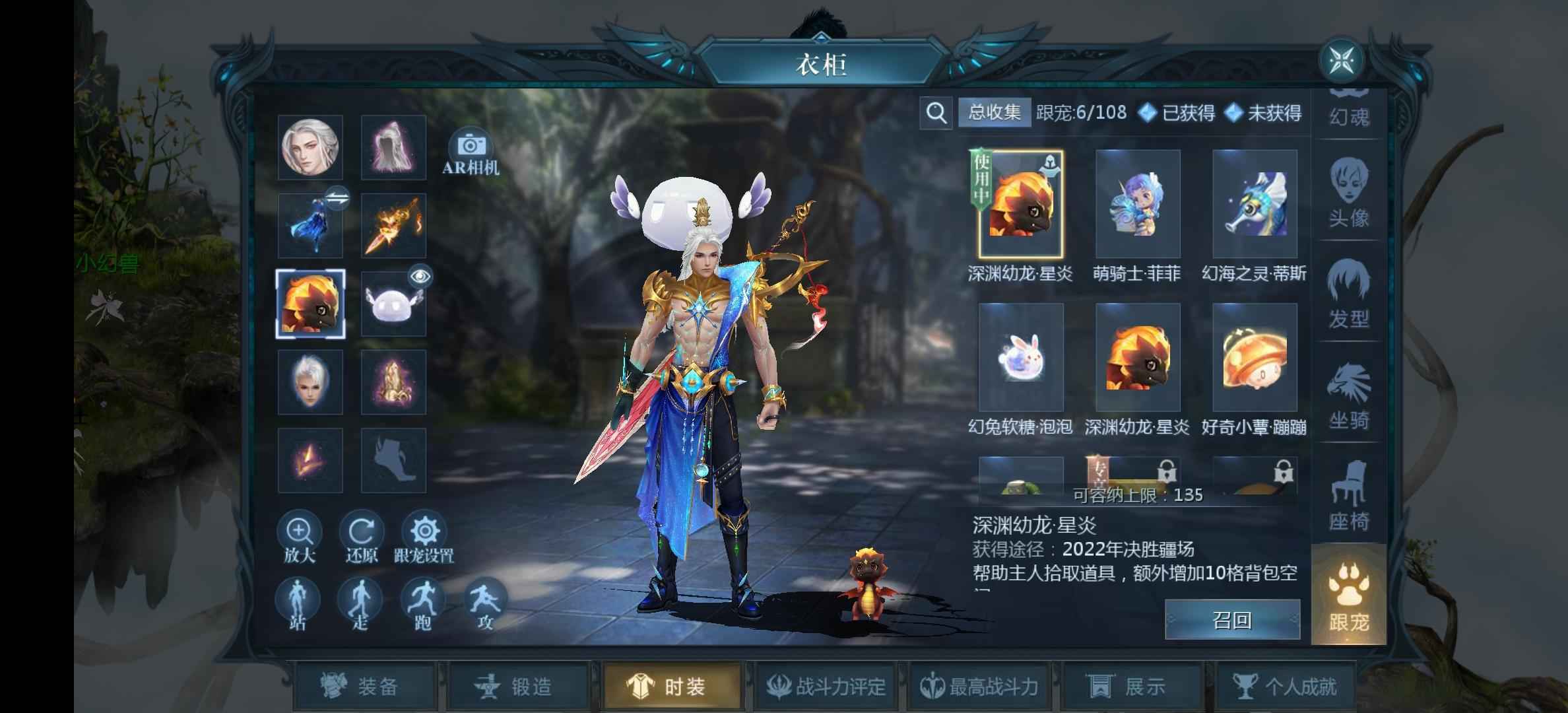This screenshot has width=1568, height=713.
Task: Open 跟宠设置 pet settings
Action: [x=424, y=537]
